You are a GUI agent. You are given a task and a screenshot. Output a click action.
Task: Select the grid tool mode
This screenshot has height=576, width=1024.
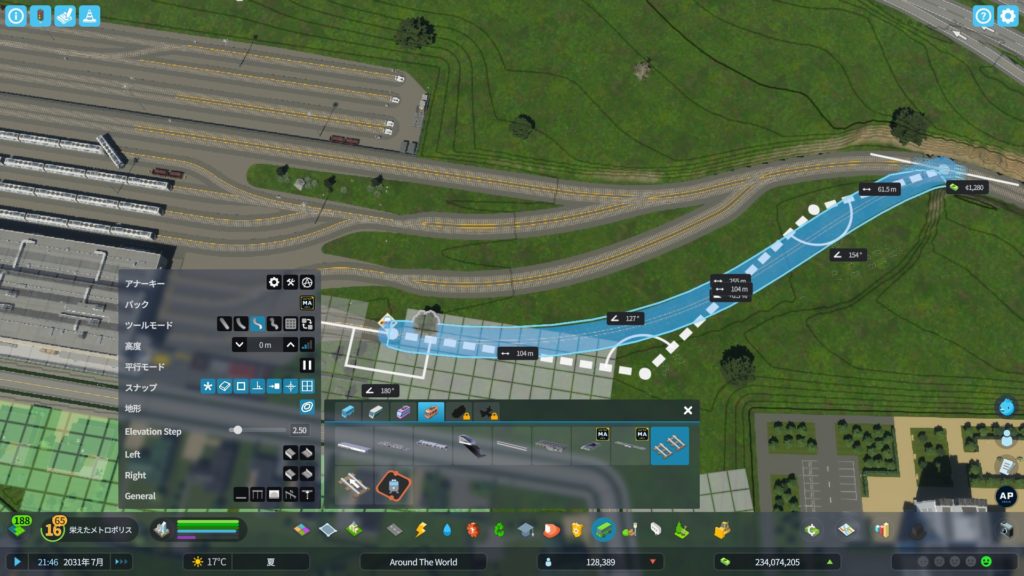point(290,324)
